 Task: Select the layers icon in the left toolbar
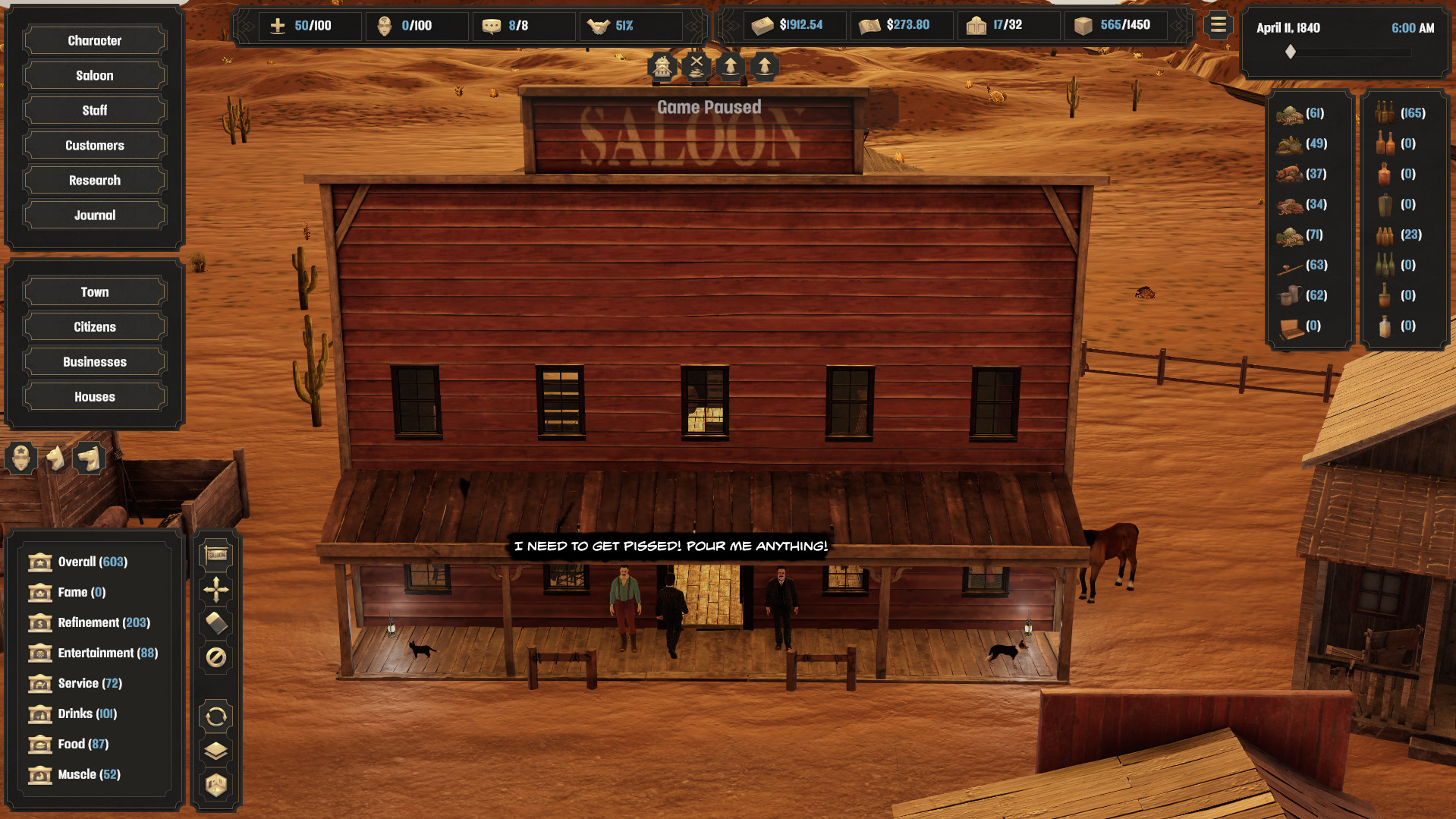pos(215,749)
